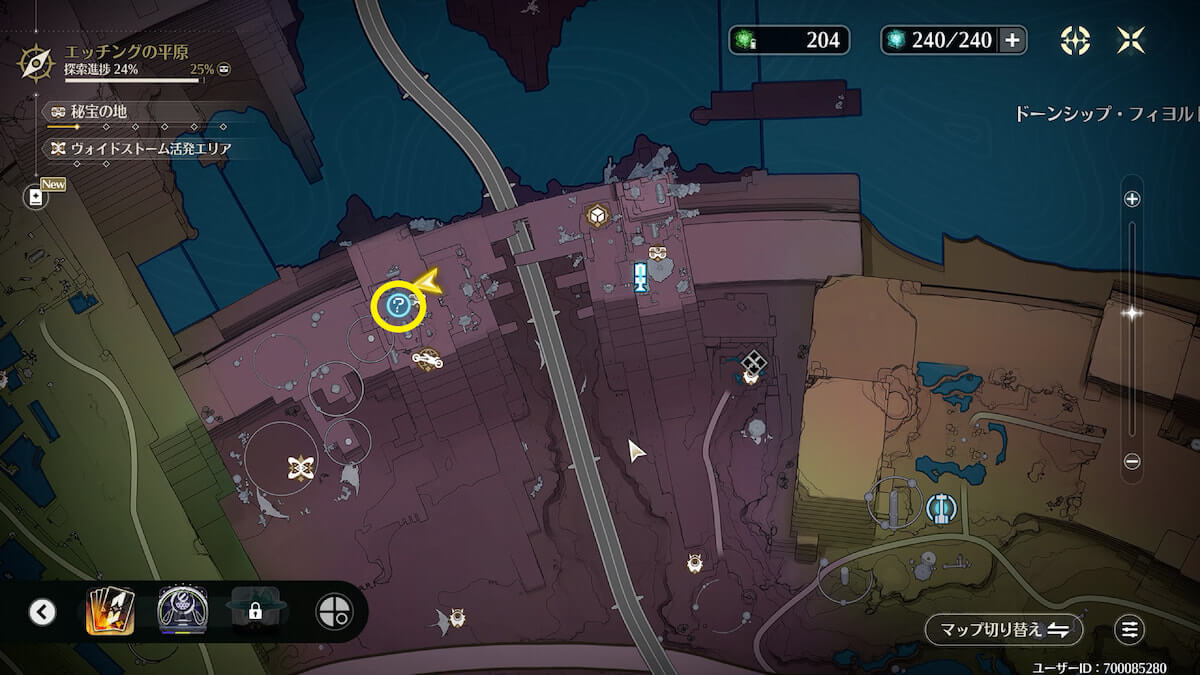Add Waveplates with the plus button
Image resolution: width=1200 pixels, height=675 pixels.
click(1012, 40)
